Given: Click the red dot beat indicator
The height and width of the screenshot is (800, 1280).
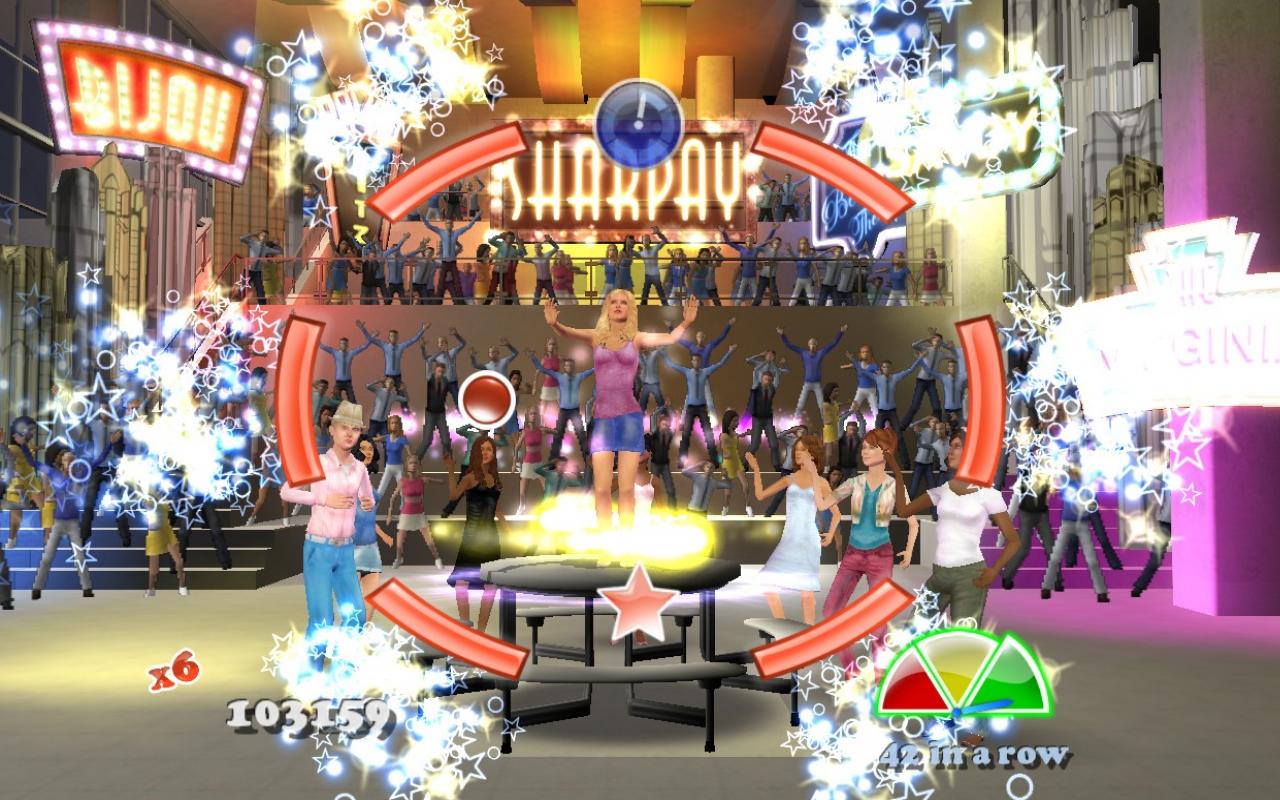Looking at the screenshot, I should tap(485, 399).
